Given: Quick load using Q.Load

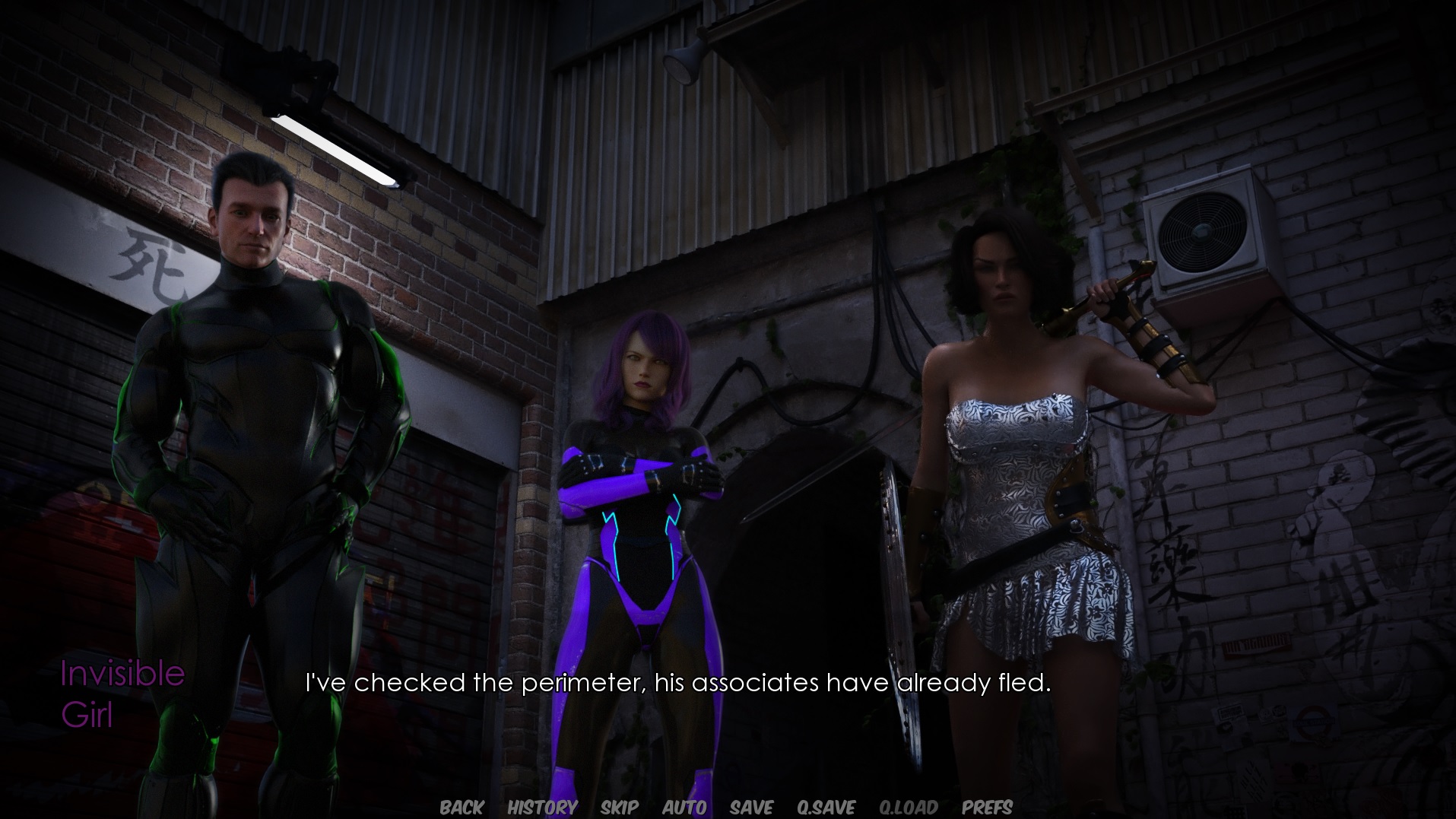Looking at the screenshot, I should click(x=908, y=807).
